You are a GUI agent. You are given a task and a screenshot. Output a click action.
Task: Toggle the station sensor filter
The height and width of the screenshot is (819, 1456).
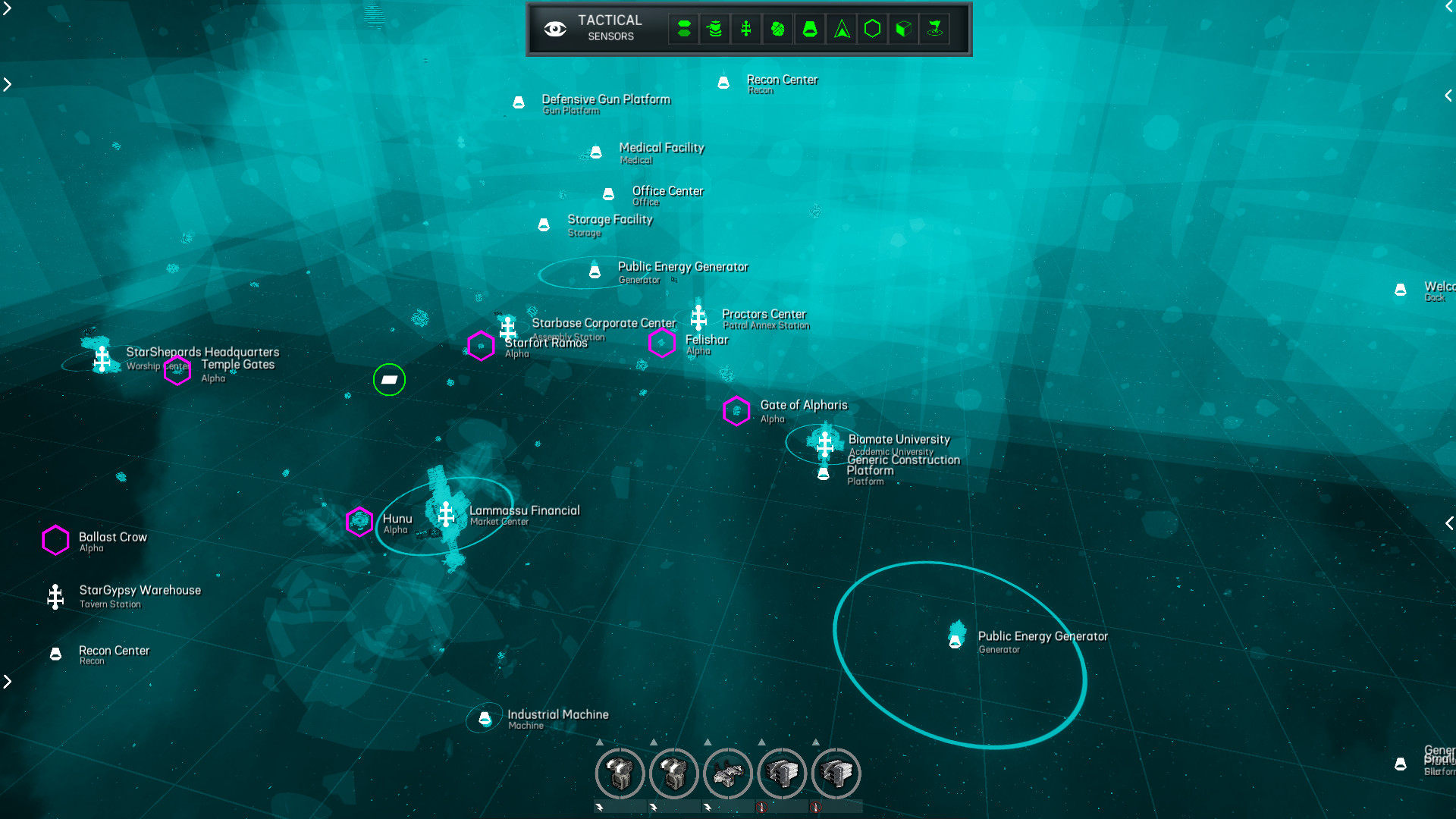(745, 29)
